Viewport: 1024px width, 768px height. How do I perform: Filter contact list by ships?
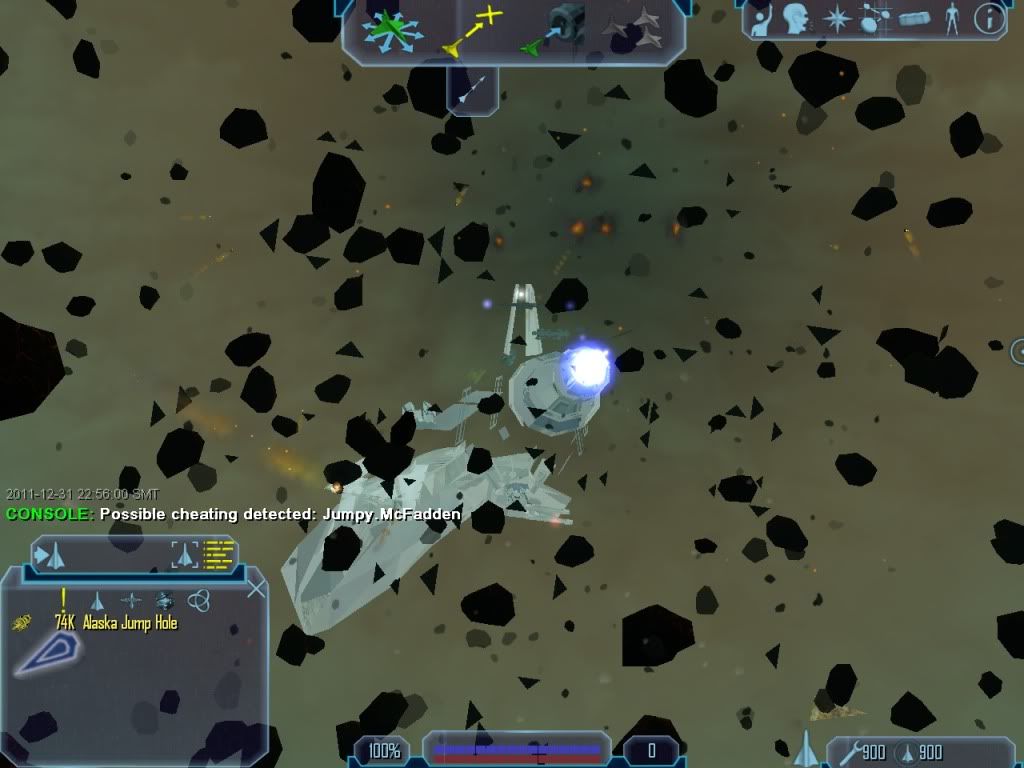98,600
